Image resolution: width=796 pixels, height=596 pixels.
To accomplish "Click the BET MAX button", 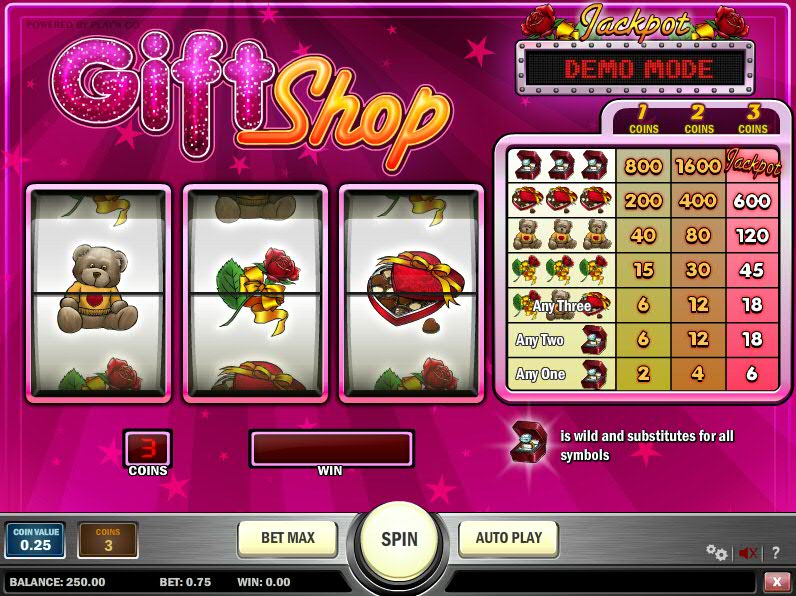I will (288, 538).
